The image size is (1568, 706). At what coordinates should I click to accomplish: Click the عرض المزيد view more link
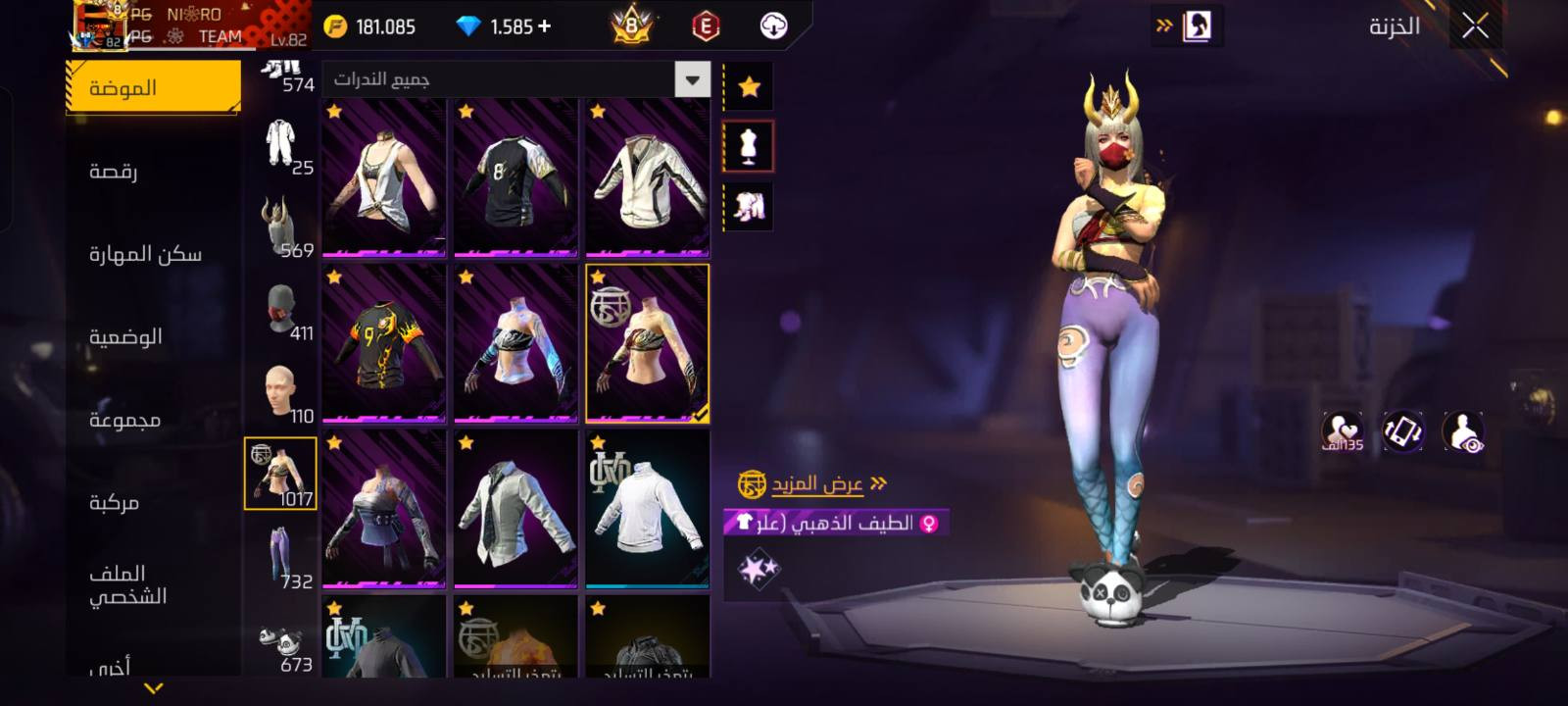815,483
